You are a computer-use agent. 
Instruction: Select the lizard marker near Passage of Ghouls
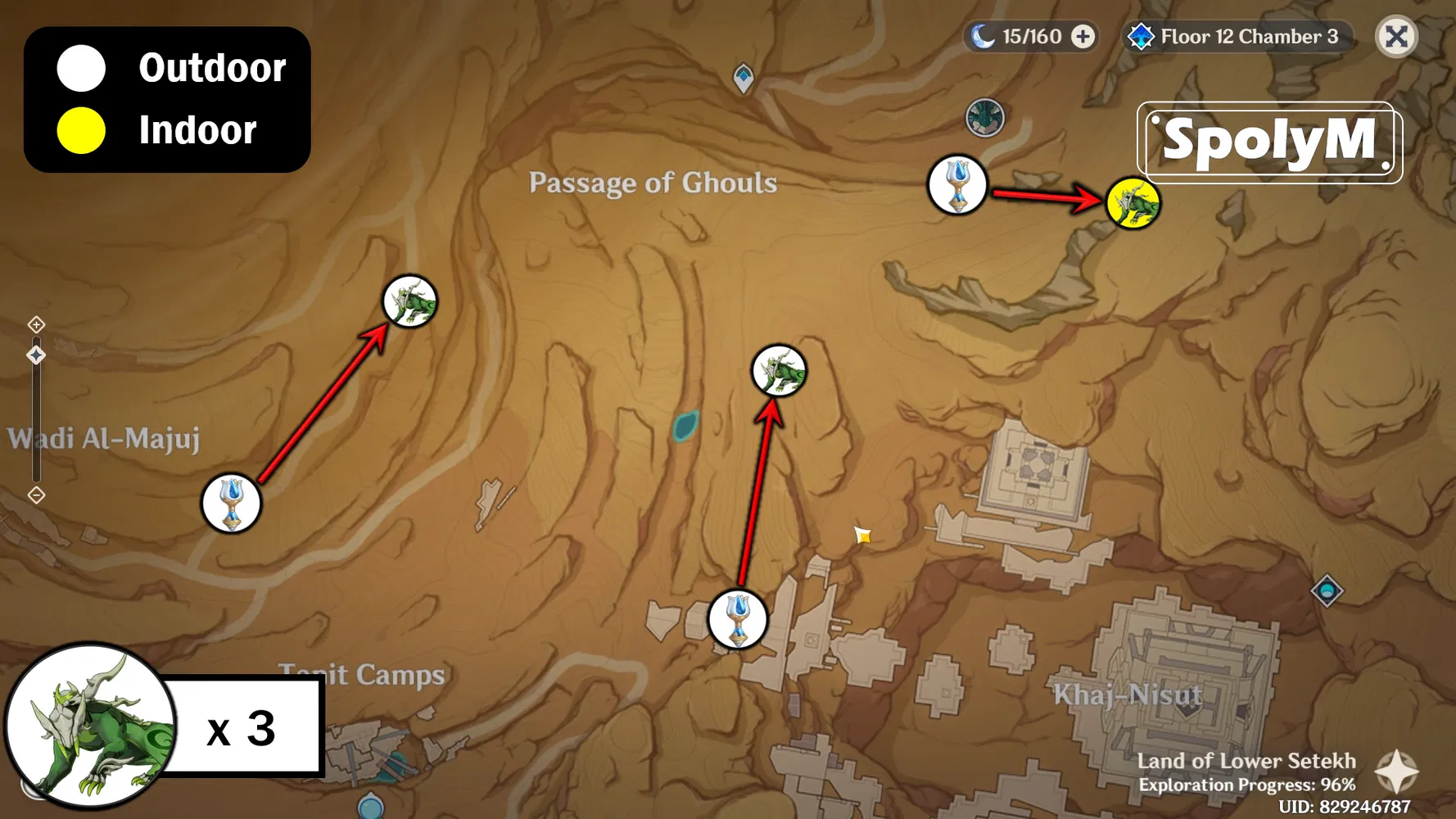[x=411, y=301]
